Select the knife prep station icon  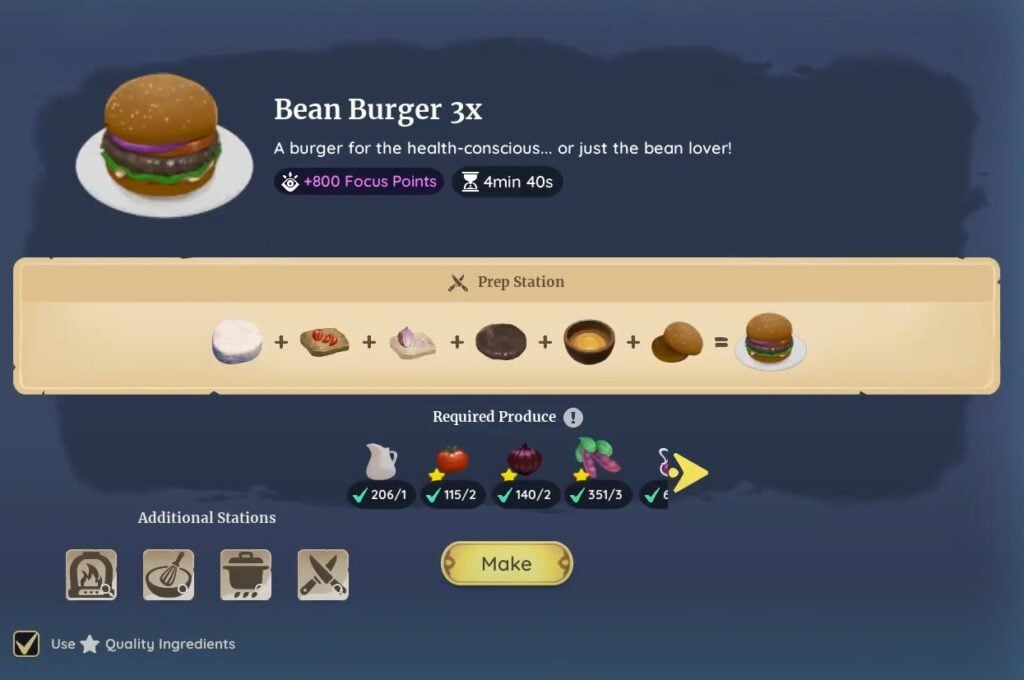tap(323, 575)
